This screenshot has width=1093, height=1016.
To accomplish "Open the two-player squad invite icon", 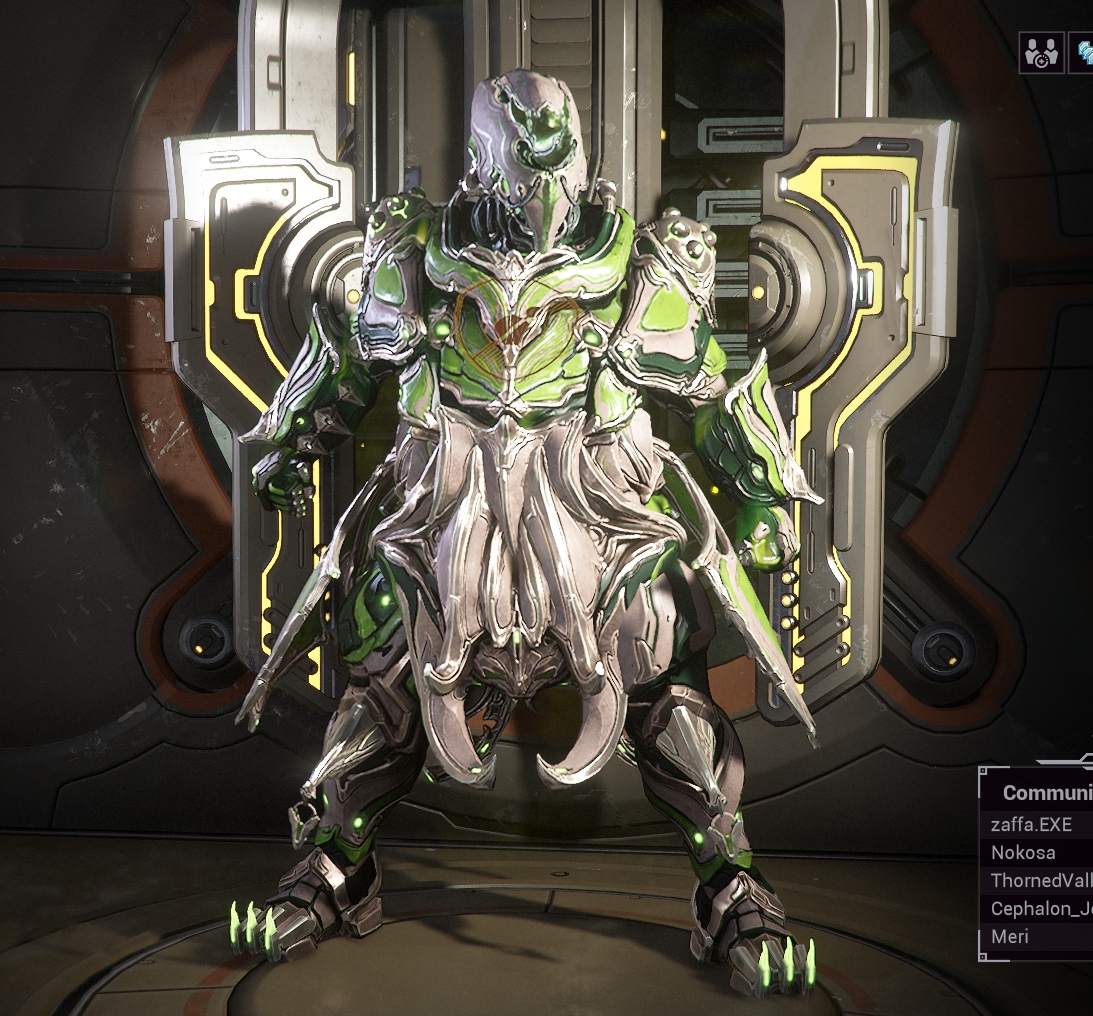I will tap(1041, 53).
